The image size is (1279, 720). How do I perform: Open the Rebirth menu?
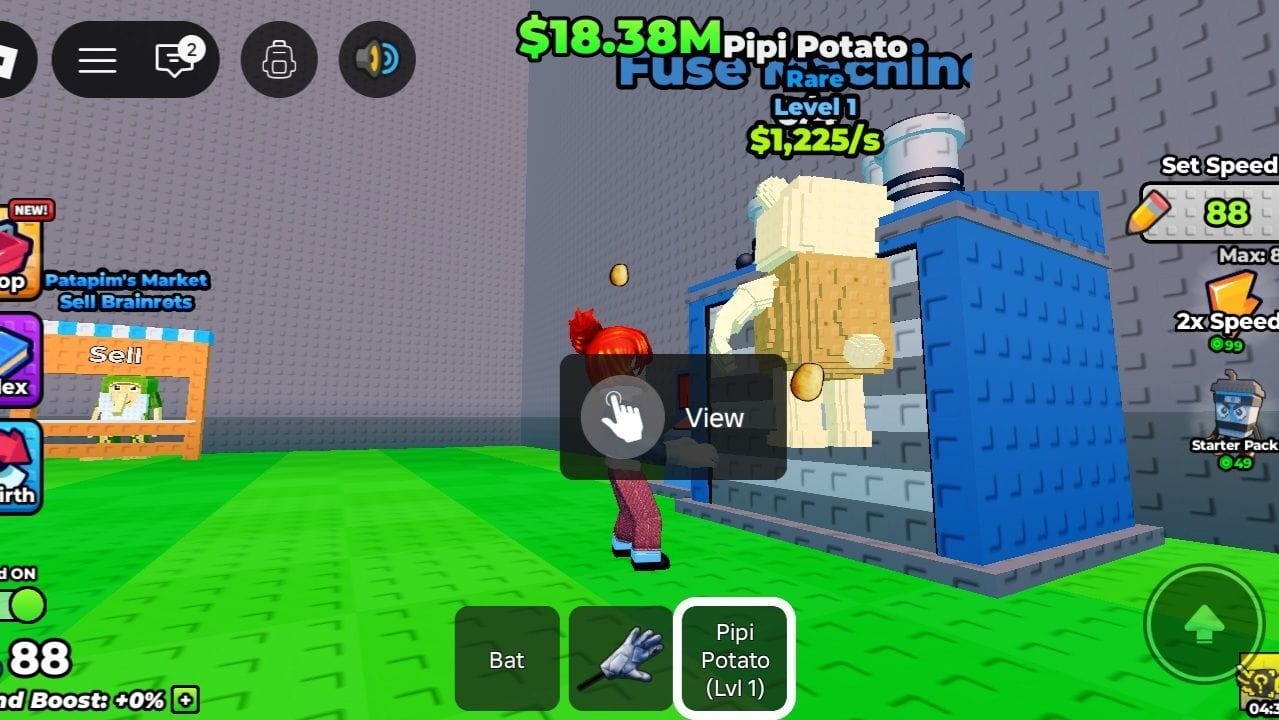(18, 467)
